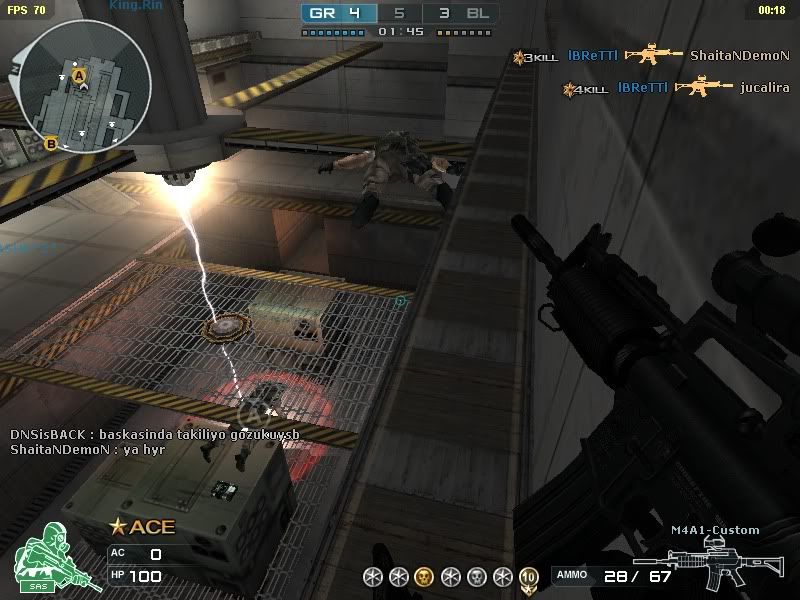Viewport: 800px width, 600px height.
Task: Click the gold number 10 medal
Action: 529,576
